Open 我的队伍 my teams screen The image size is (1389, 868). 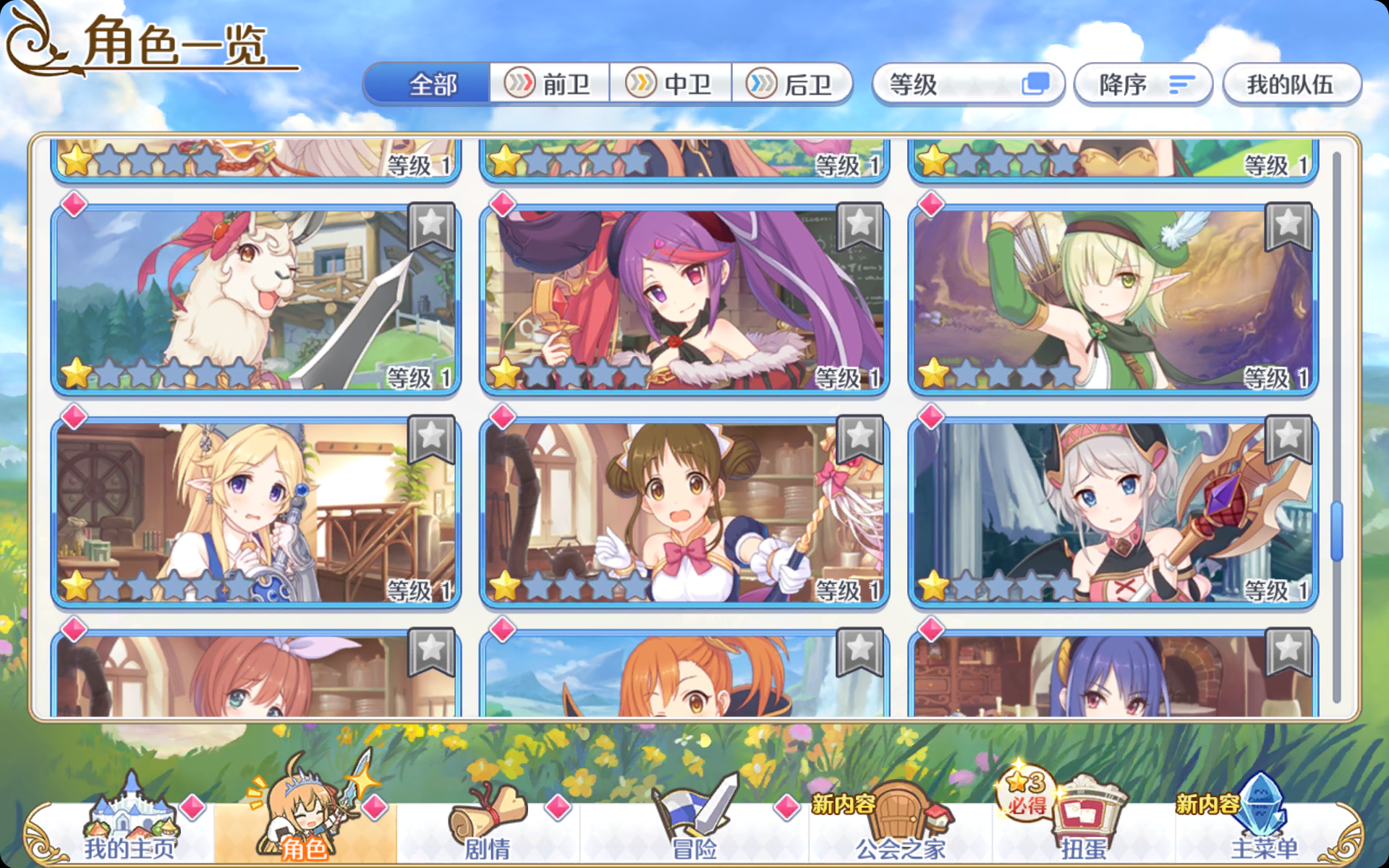1291,85
